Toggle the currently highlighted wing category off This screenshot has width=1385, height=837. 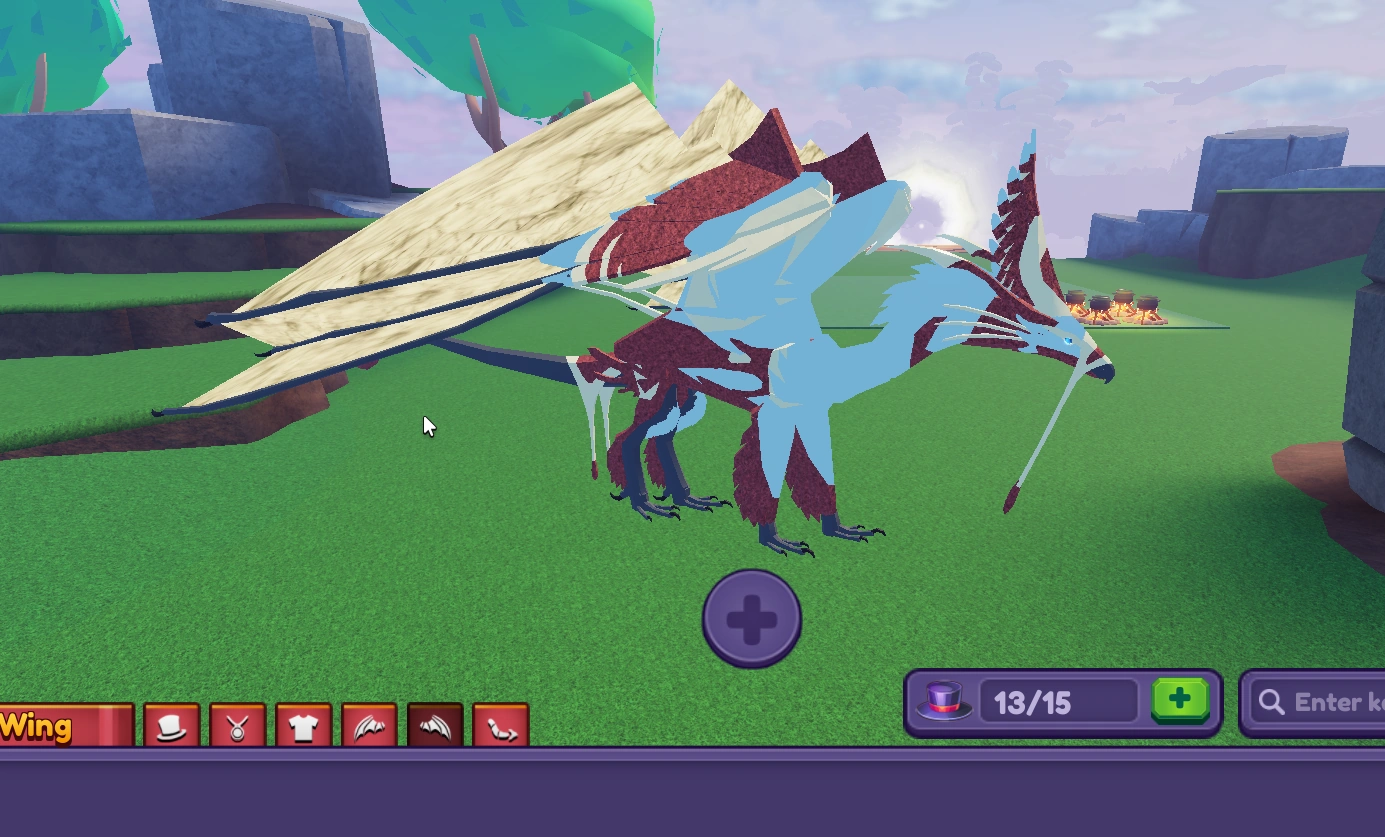436,727
